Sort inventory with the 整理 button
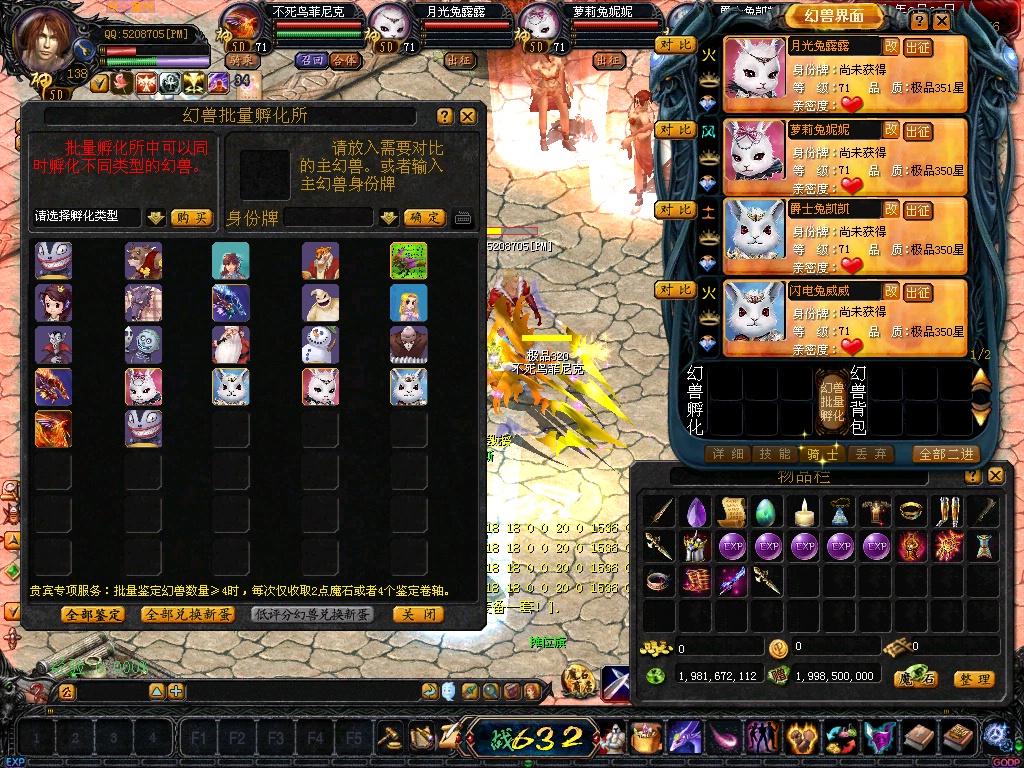 pos(973,679)
